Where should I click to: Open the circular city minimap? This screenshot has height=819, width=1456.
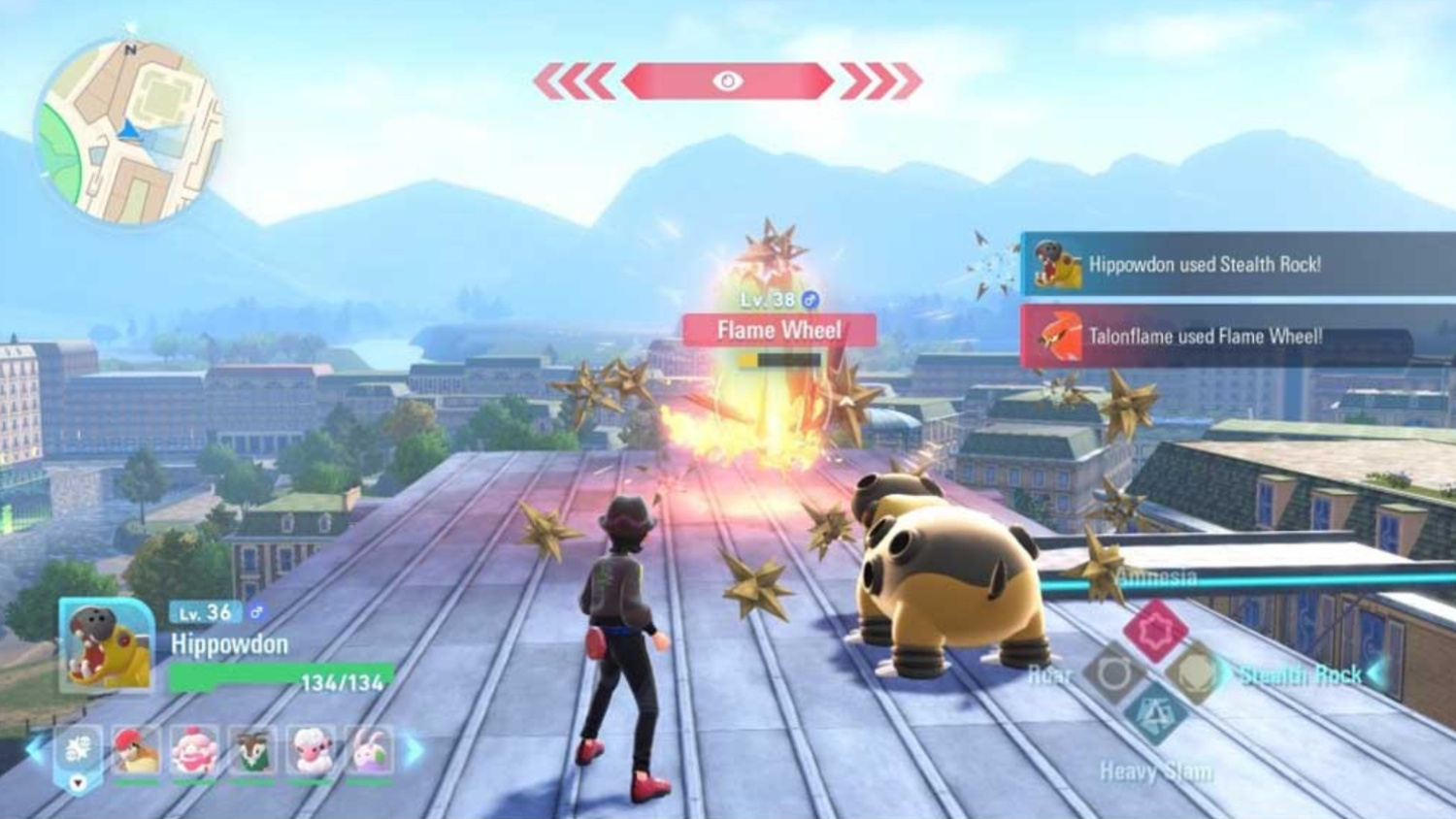129,132
